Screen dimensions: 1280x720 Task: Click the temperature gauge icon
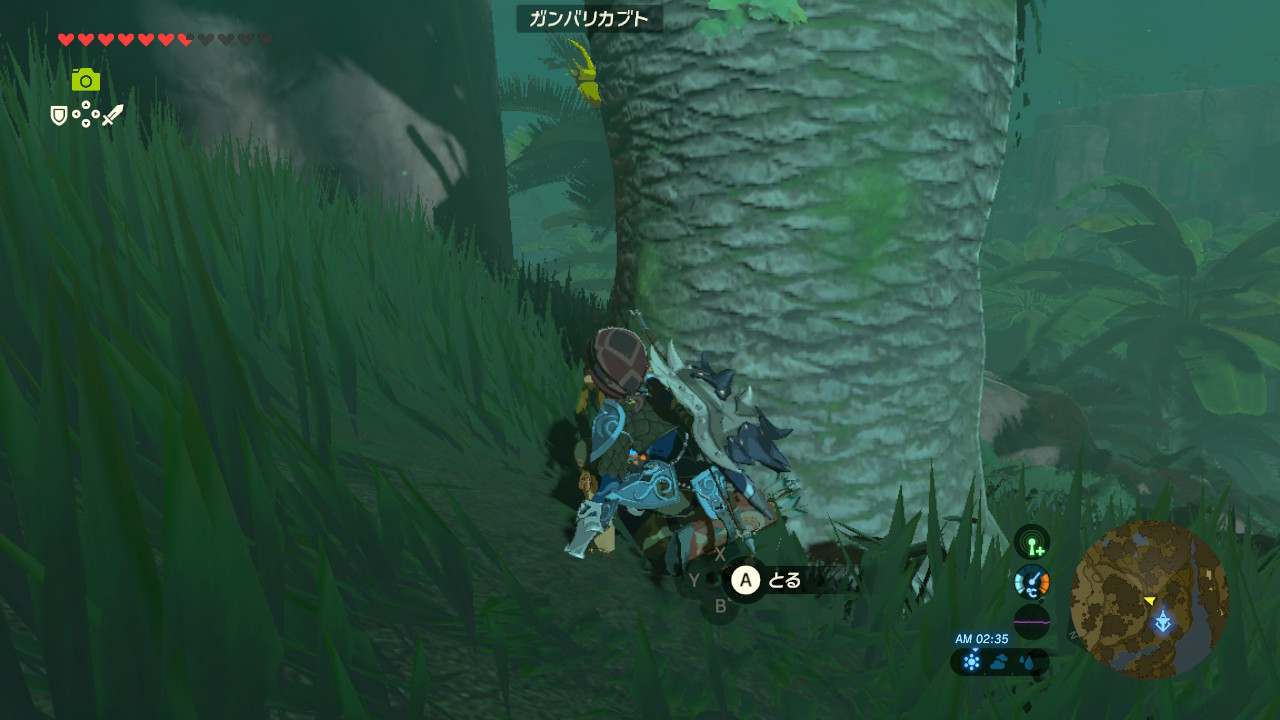[x=1032, y=582]
